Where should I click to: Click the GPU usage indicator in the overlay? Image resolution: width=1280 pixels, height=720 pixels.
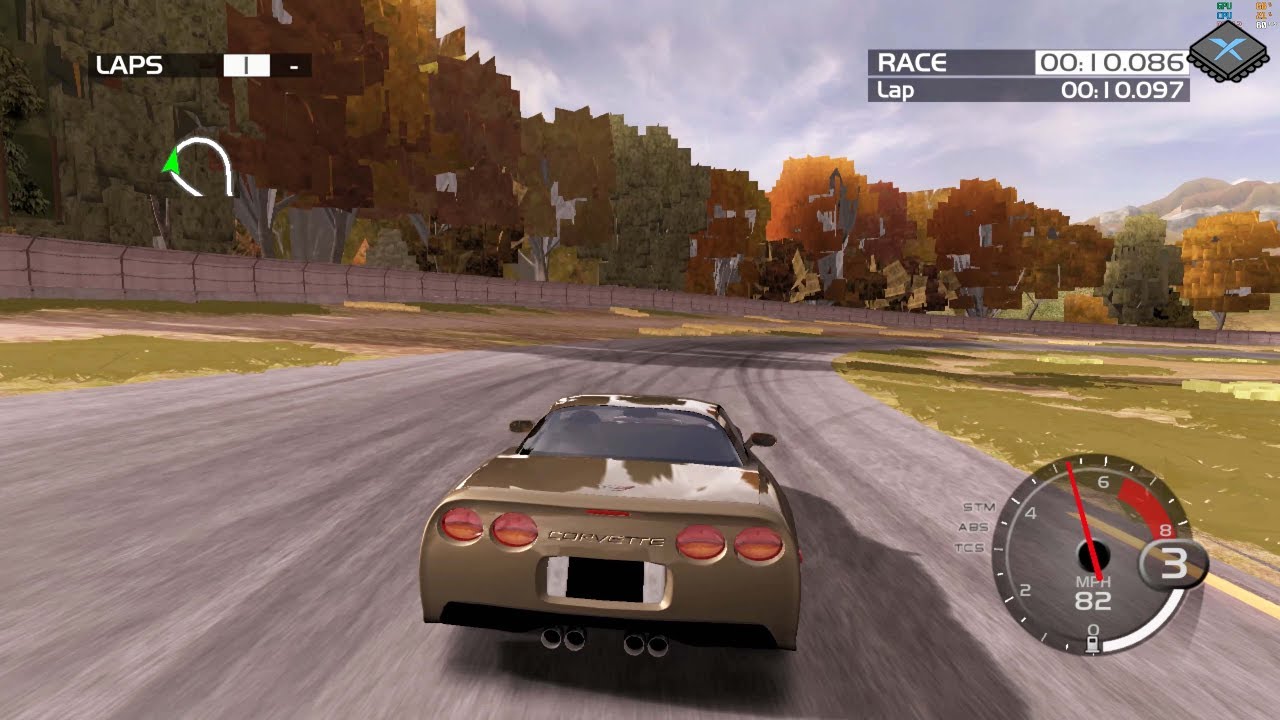pos(1223,6)
